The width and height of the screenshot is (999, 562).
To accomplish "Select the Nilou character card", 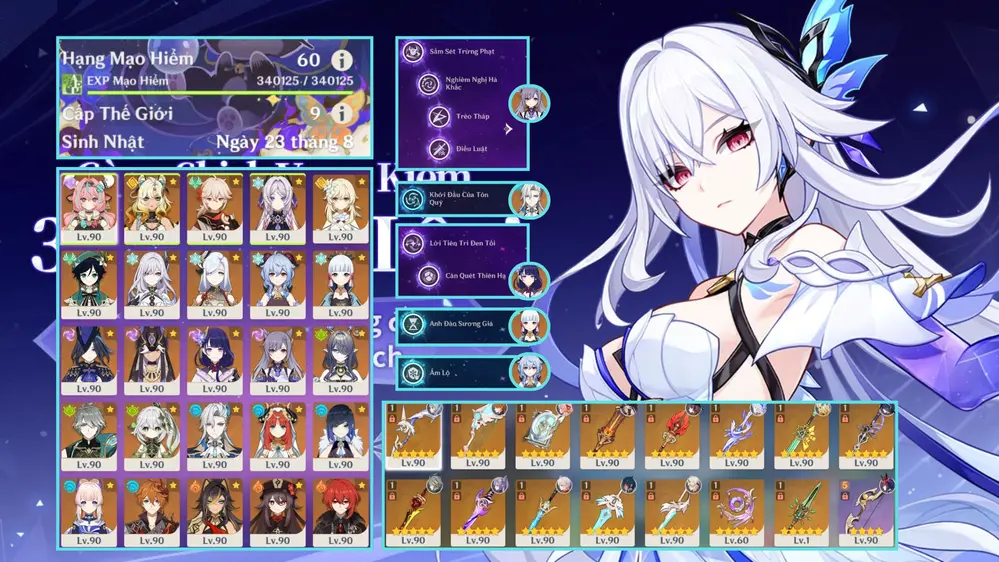I will tap(275, 432).
